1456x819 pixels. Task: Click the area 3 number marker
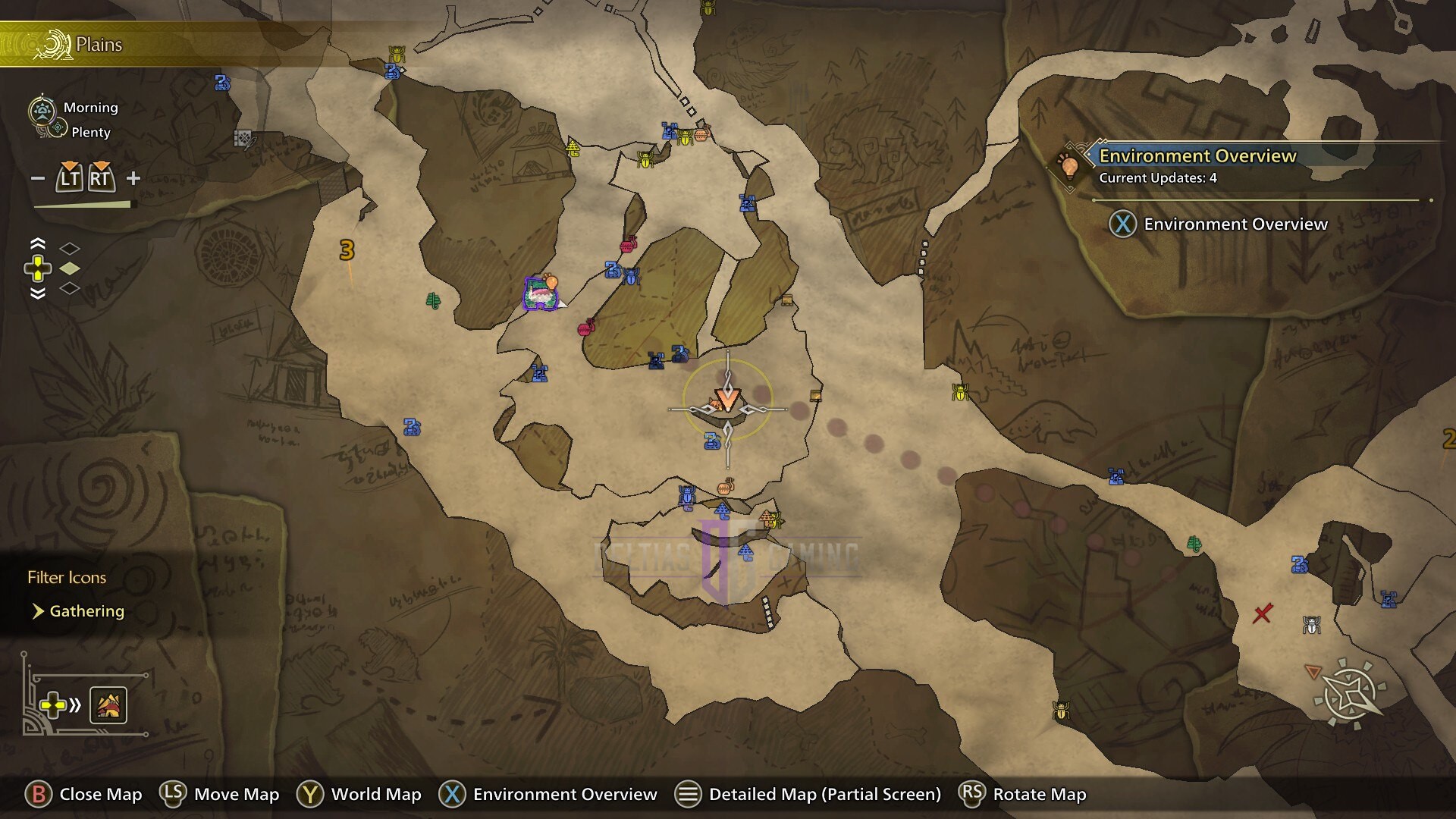pyautogui.click(x=347, y=250)
